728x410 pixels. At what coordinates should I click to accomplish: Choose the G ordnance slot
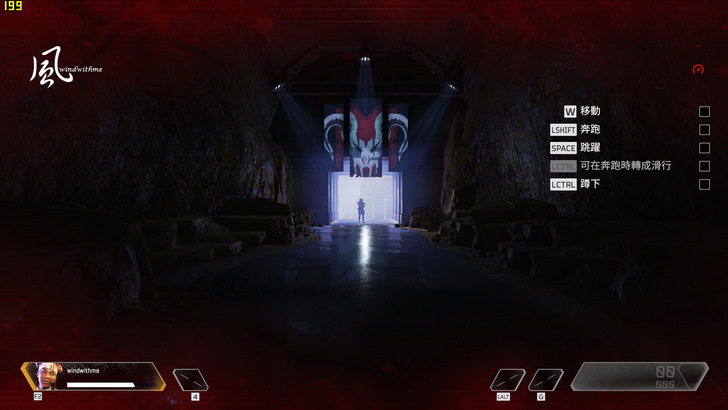click(x=545, y=379)
